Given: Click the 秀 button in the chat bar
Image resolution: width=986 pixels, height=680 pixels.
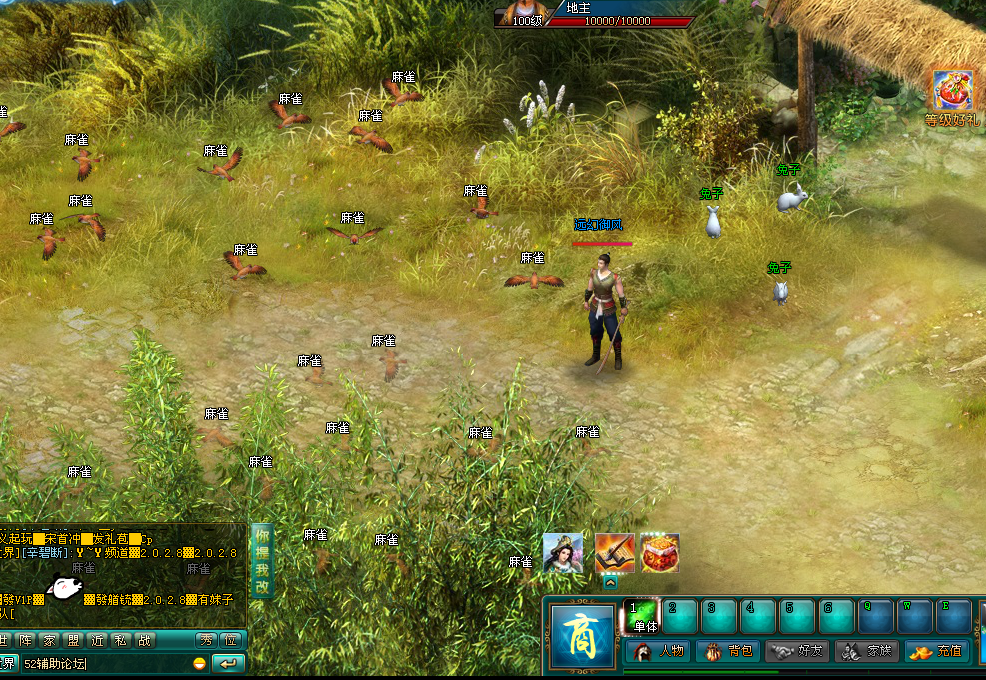Looking at the screenshot, I should [x=205, y=641].
